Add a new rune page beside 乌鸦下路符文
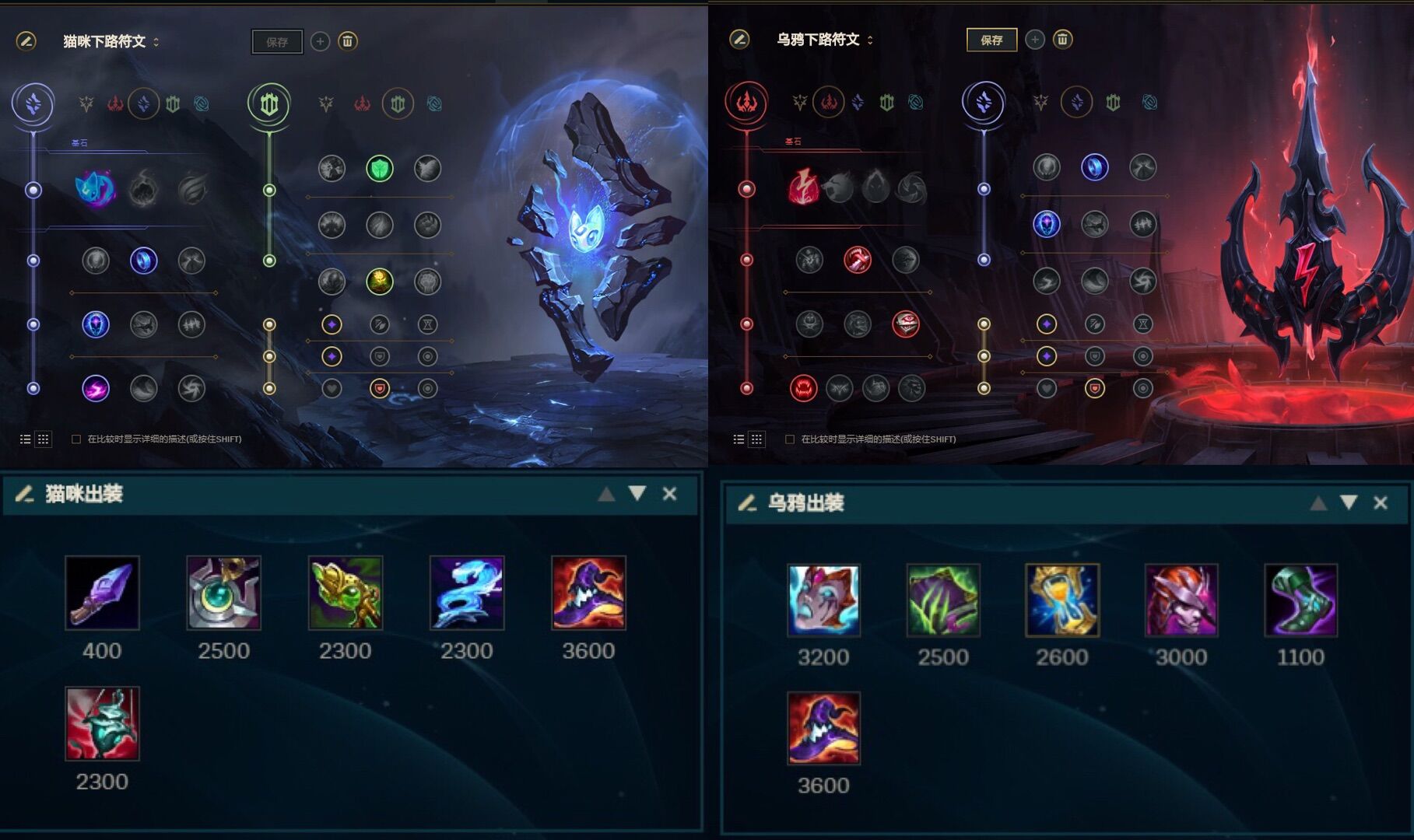Viewport: 1414px width, 840px height. pos(1034,40)
